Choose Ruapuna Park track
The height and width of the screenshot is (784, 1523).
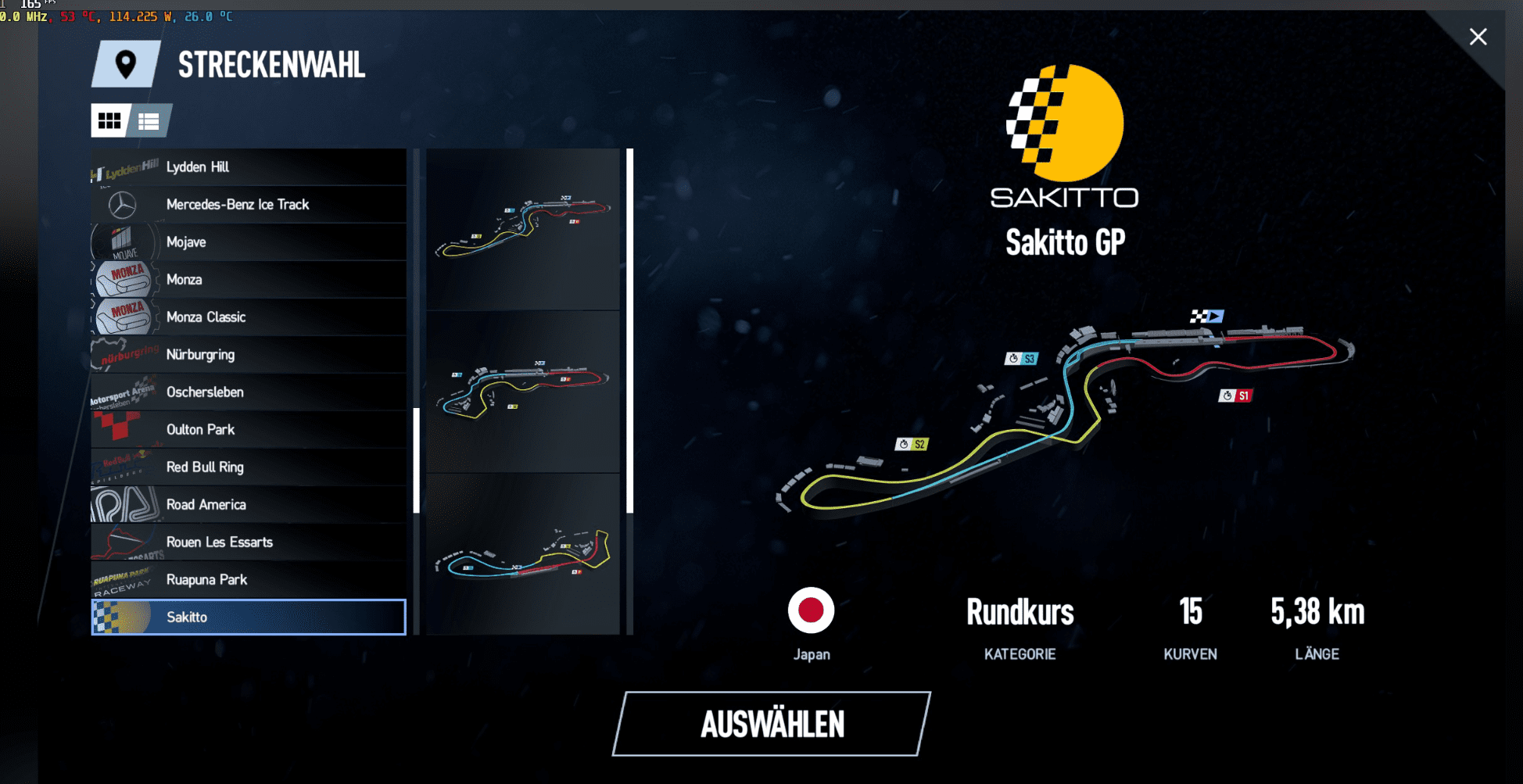[249, 580]
